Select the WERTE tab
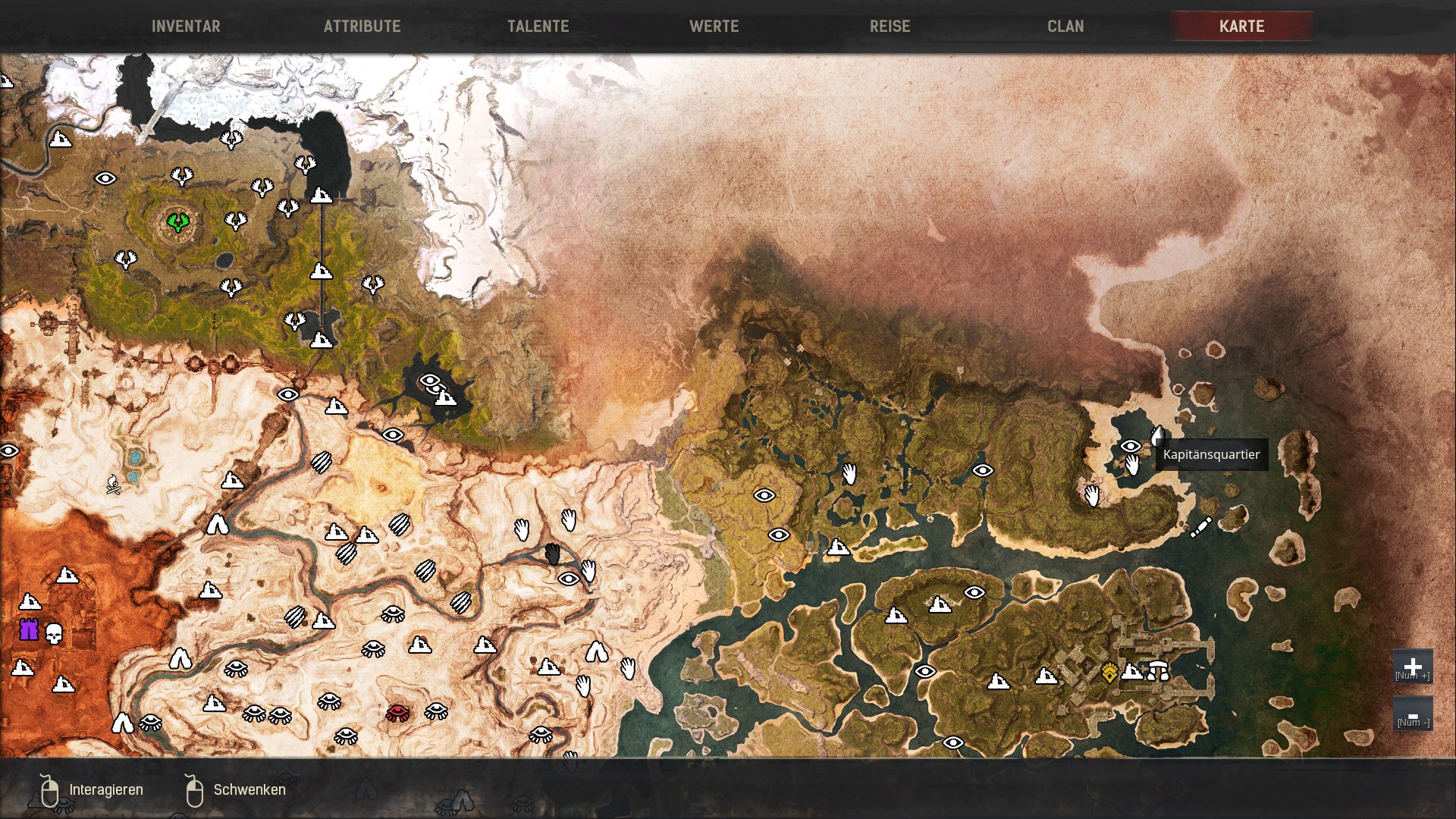 [714, 27]
